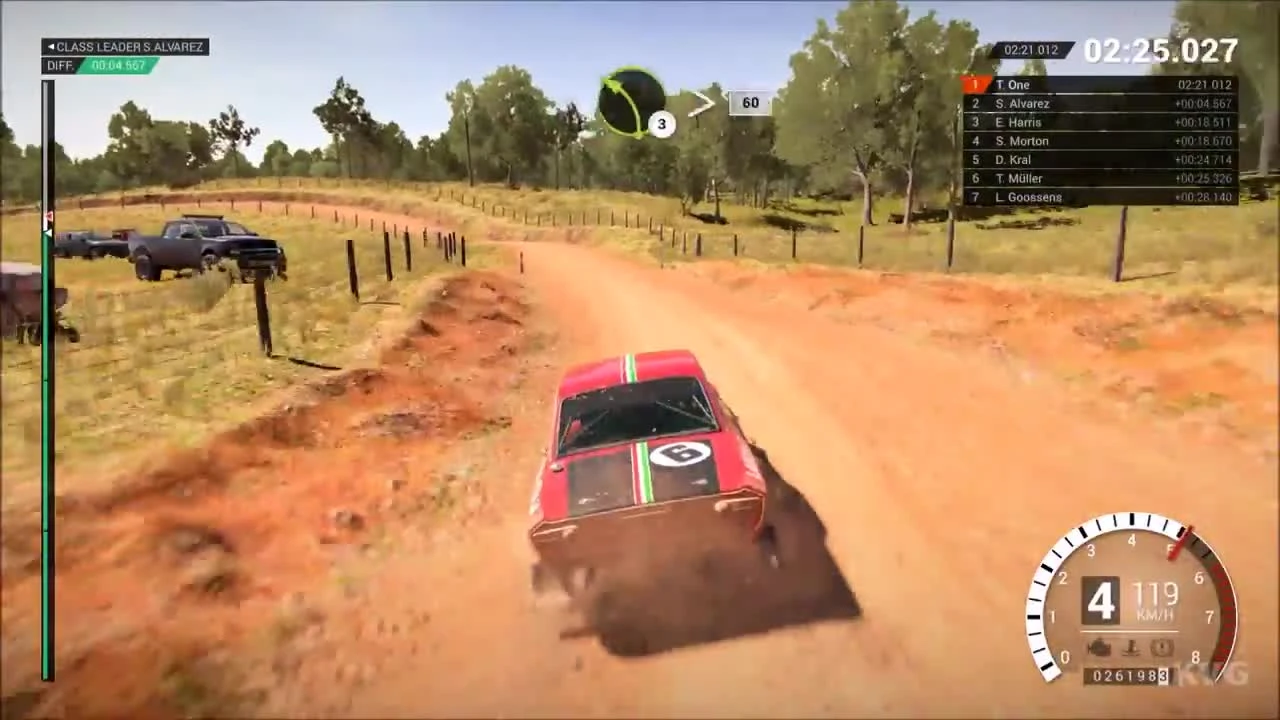Toggle the gear indicator display
1280x720 pixels.
[x=1100, y=598]
